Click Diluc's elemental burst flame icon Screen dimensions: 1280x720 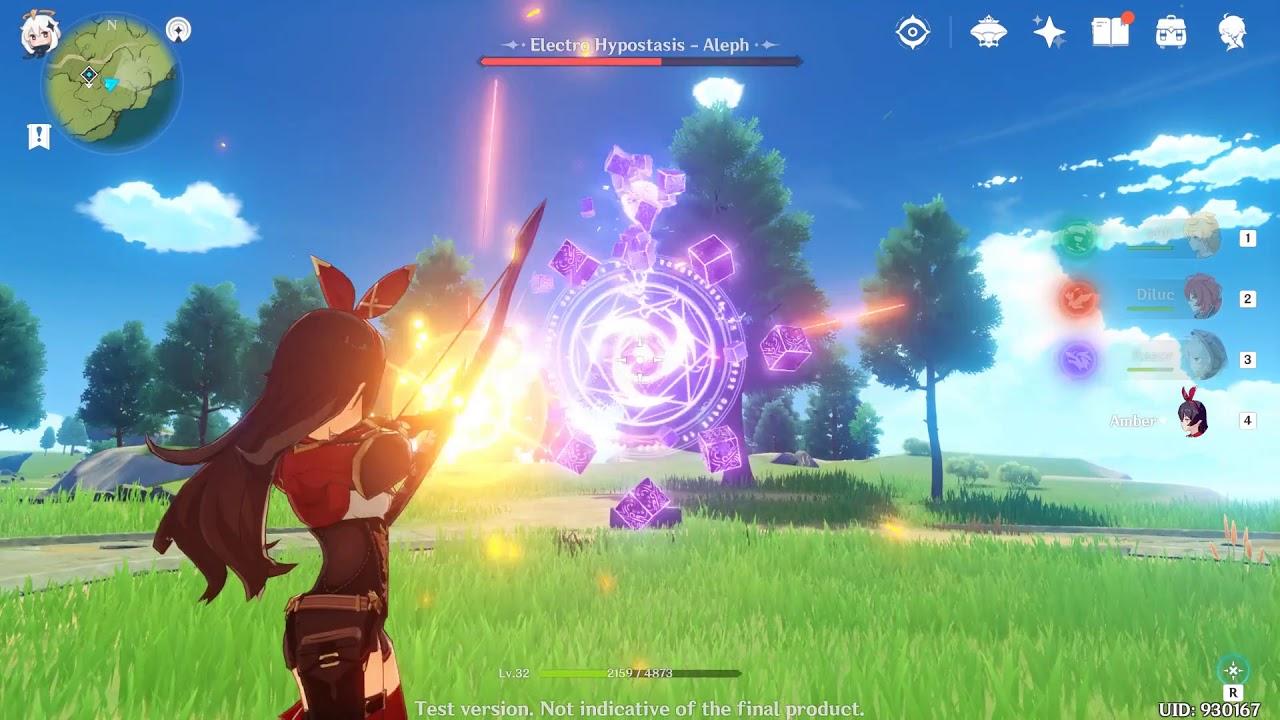(1077, 296)
